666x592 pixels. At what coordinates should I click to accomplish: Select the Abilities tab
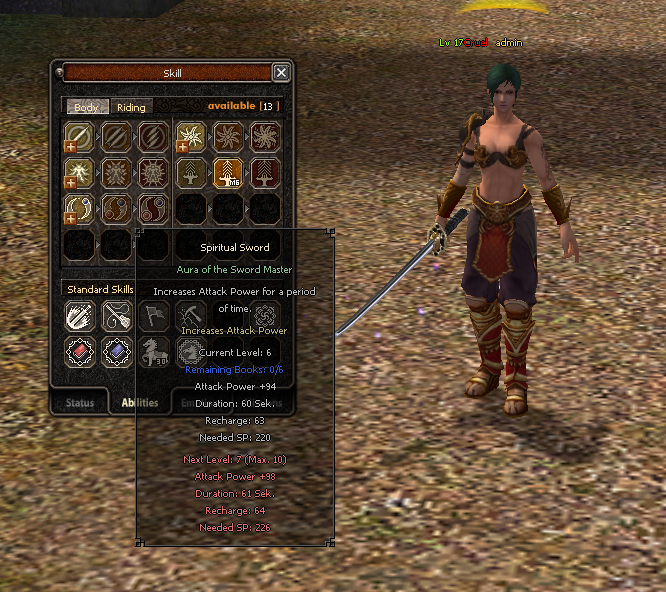pos(140,403)
